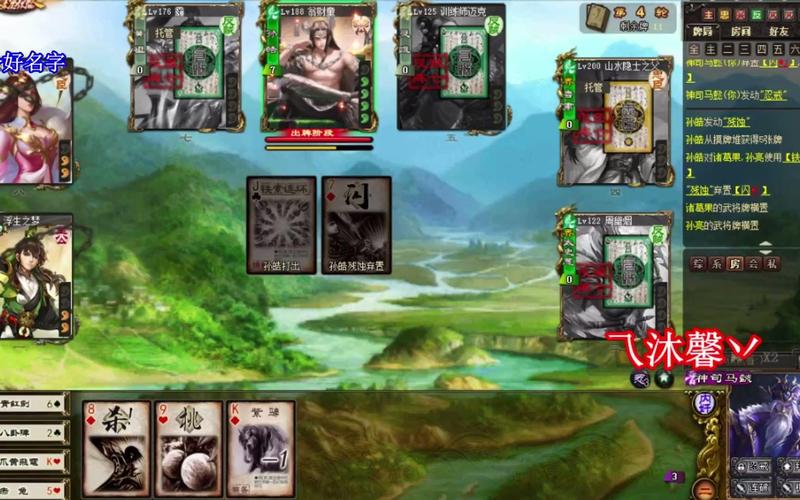The width and height of the screenshot is (800, 500).
Task: Select the 八卦阵 armor equipment slot
Action: click(32, 433)
